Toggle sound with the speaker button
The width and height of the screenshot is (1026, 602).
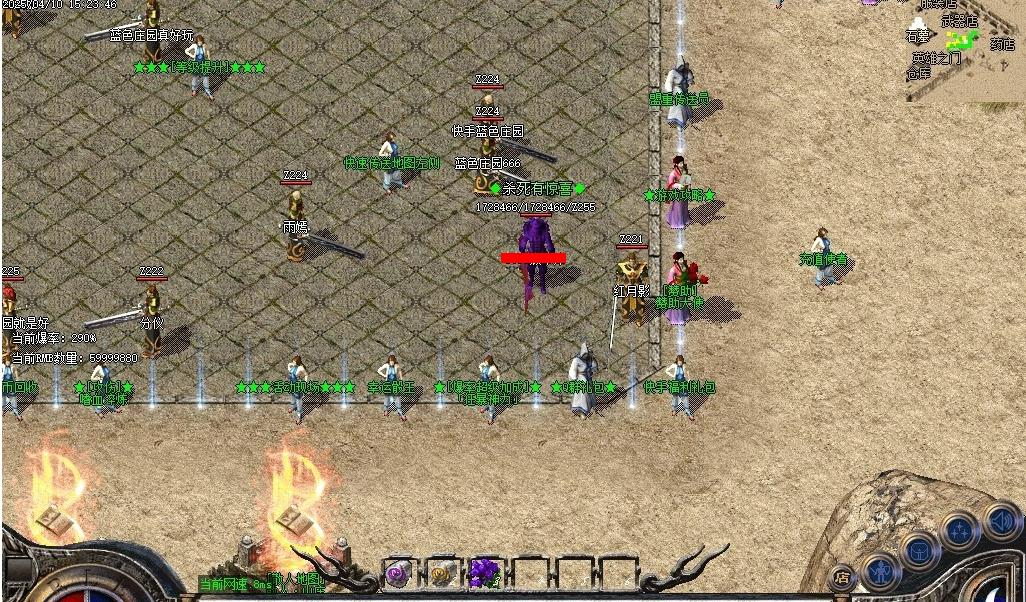pyautogui.click(x=1001, y=520)
